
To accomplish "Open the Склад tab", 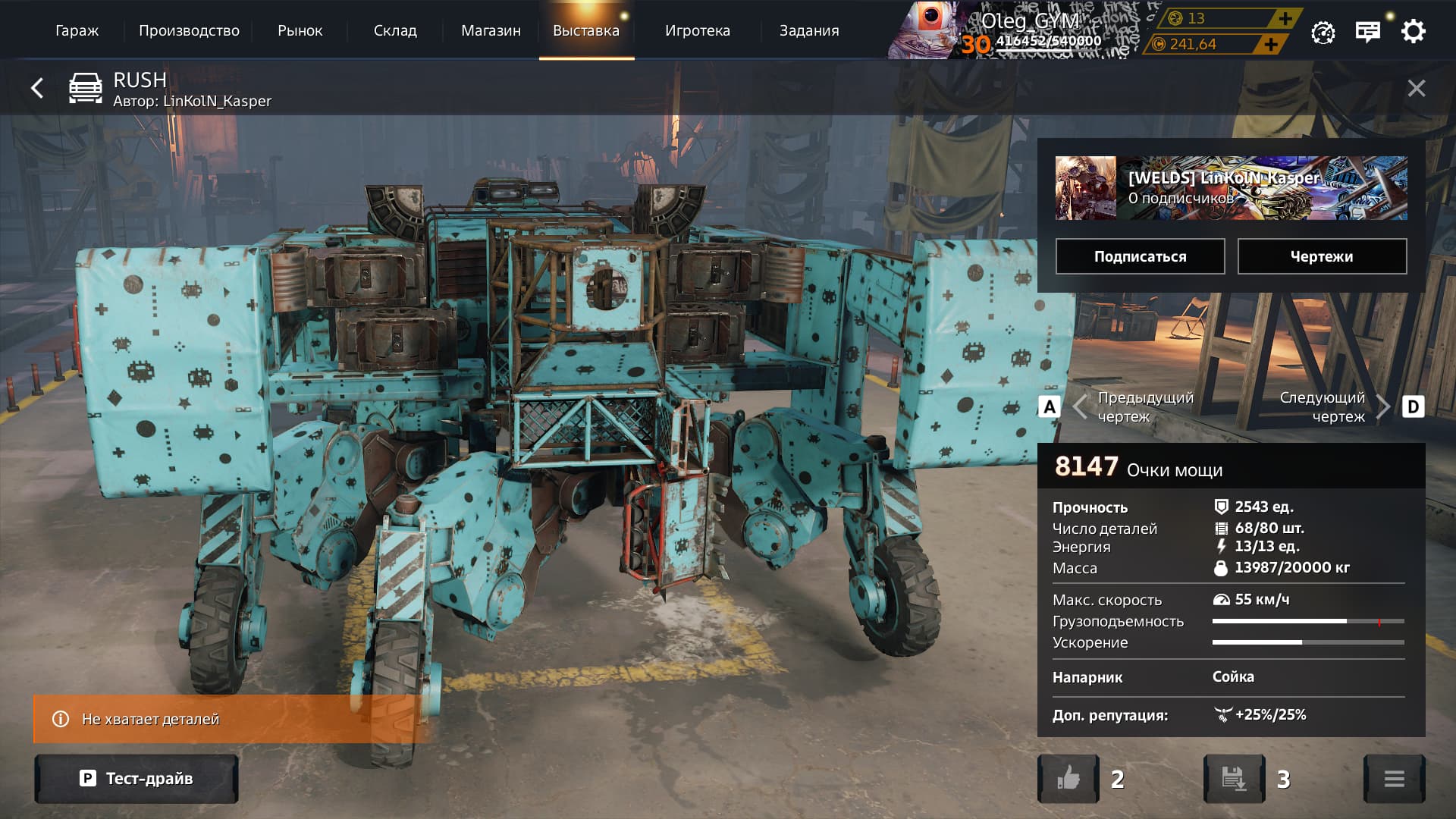I will point(395,31).
